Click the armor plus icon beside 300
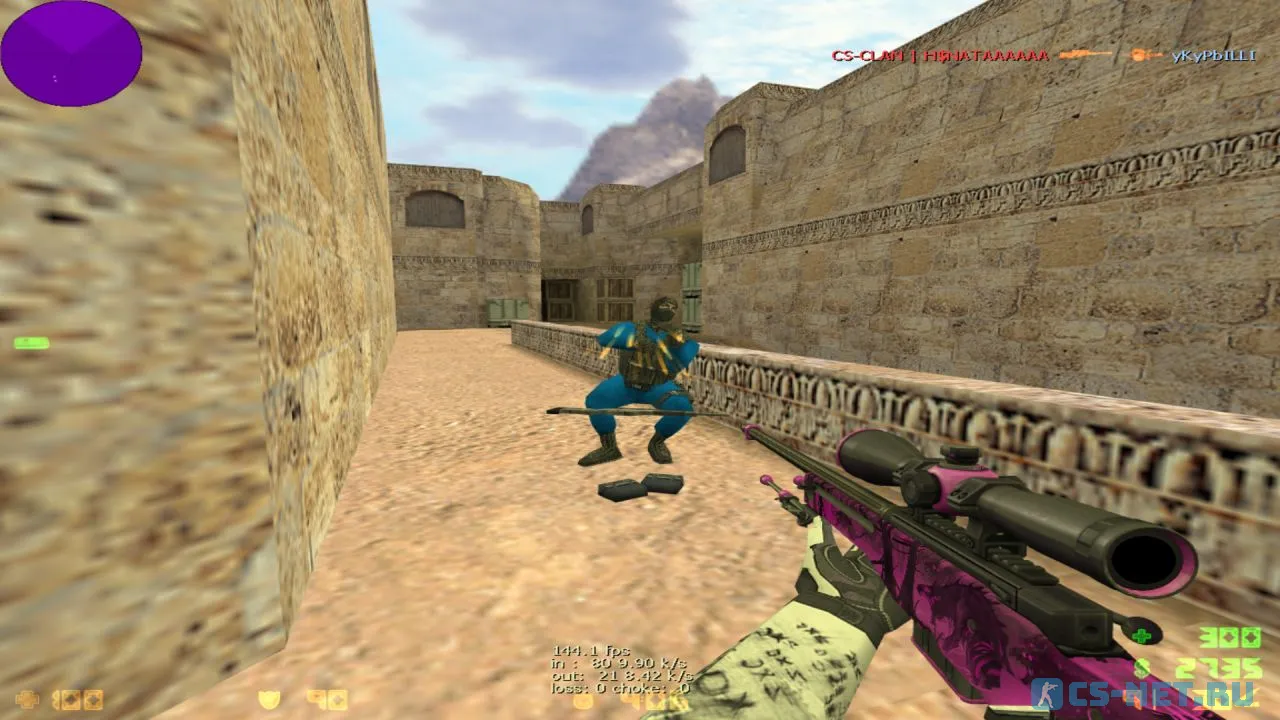This screenshot has height=720, width=1280. click(x=1142, y=634)
